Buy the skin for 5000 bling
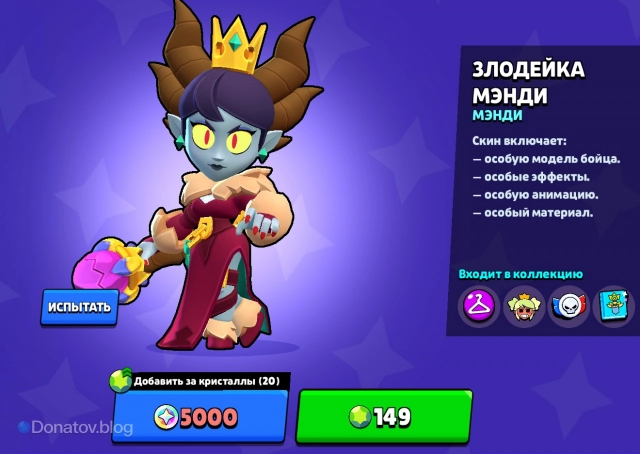This screenshot has width=640, height=454. 200,415
